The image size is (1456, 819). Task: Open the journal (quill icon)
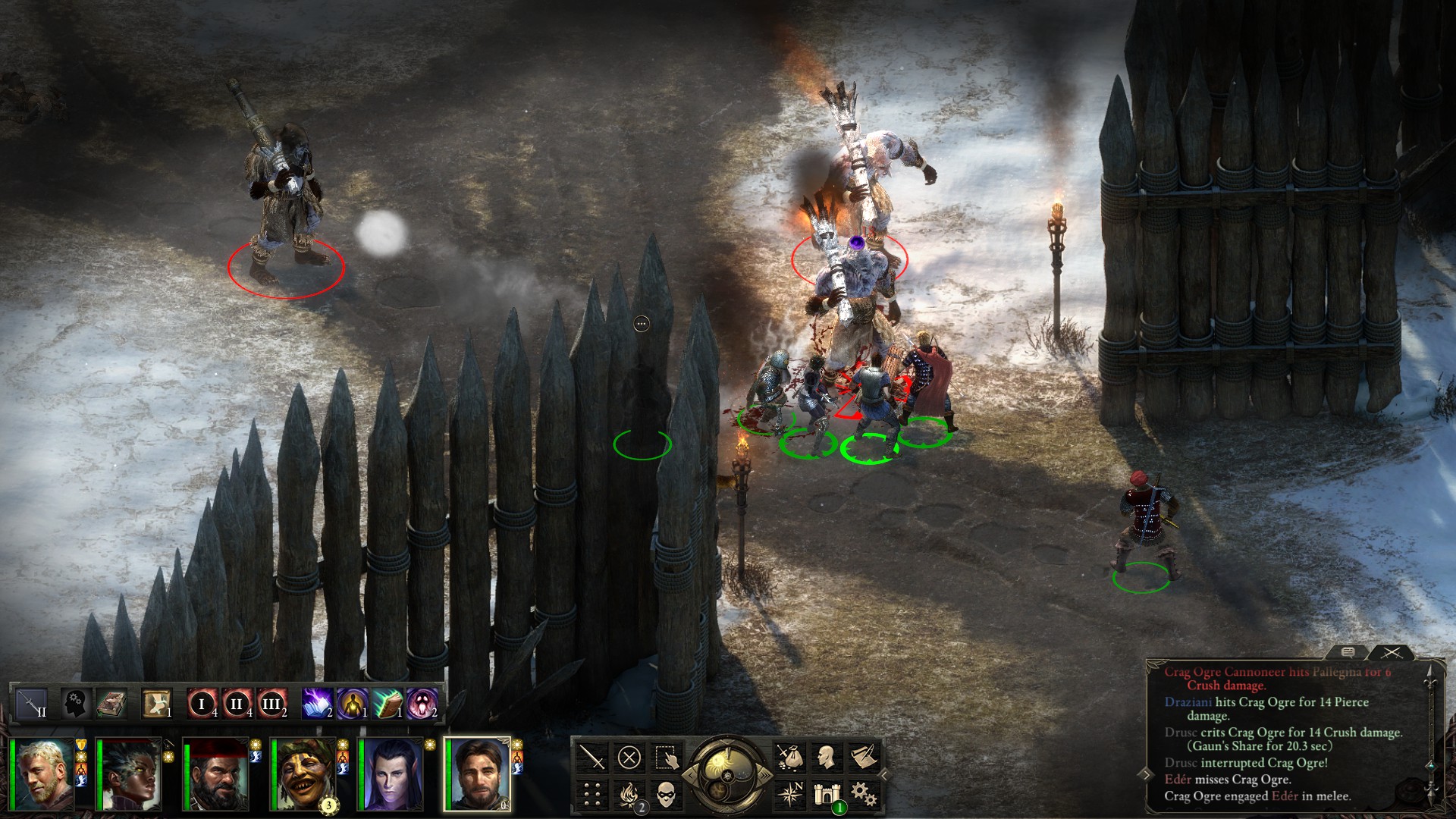pyautogui.click(x=865, y=758)
